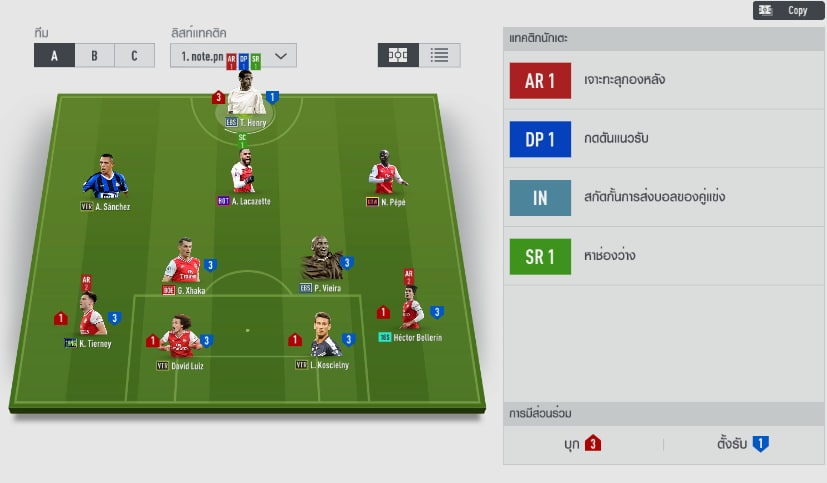The image size is (827, 483).
Task: Switch to team A tab
Action: pos(54,56)
